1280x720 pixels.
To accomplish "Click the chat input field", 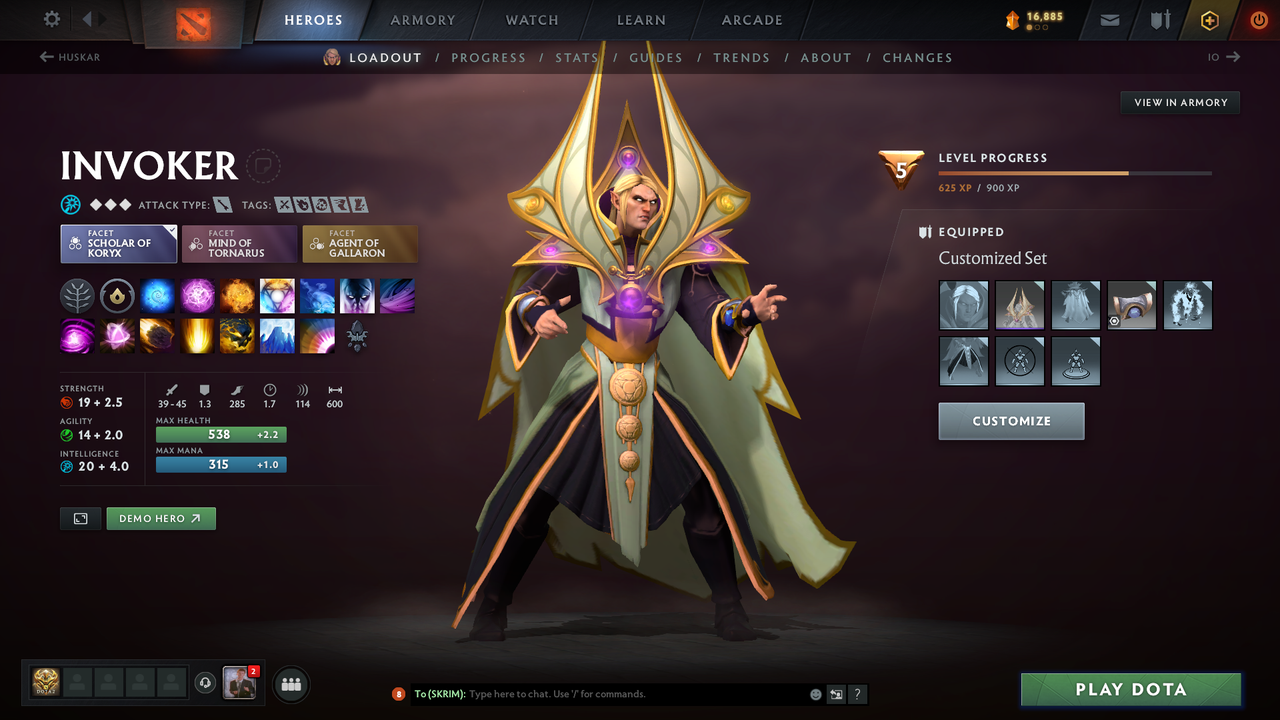I will (x=600, y=694).
